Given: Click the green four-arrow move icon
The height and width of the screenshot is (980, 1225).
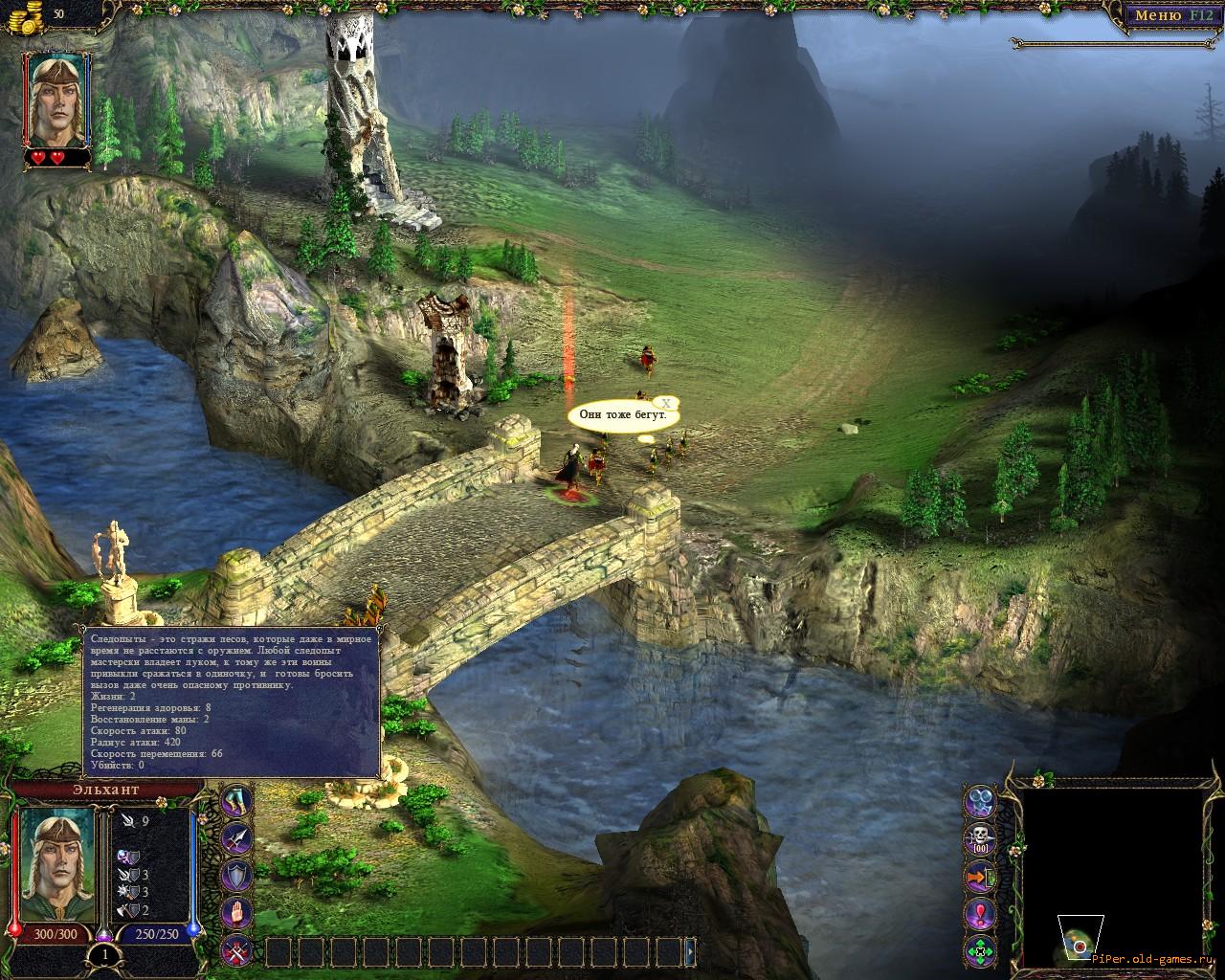Looking at the screenshot, I should [x=981, y=950].
